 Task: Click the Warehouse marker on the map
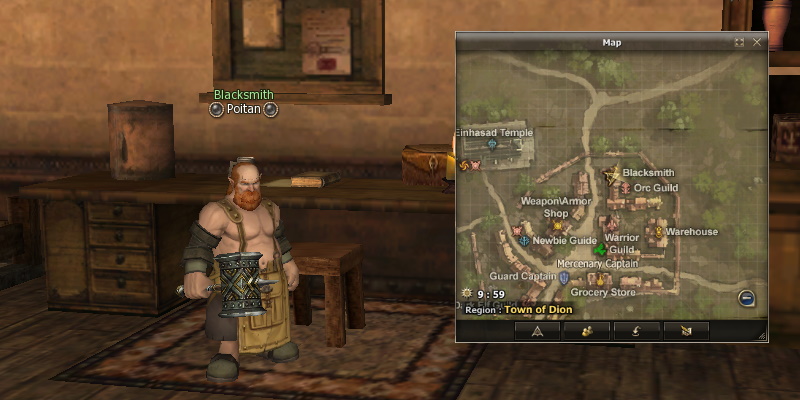coord(659,232)
